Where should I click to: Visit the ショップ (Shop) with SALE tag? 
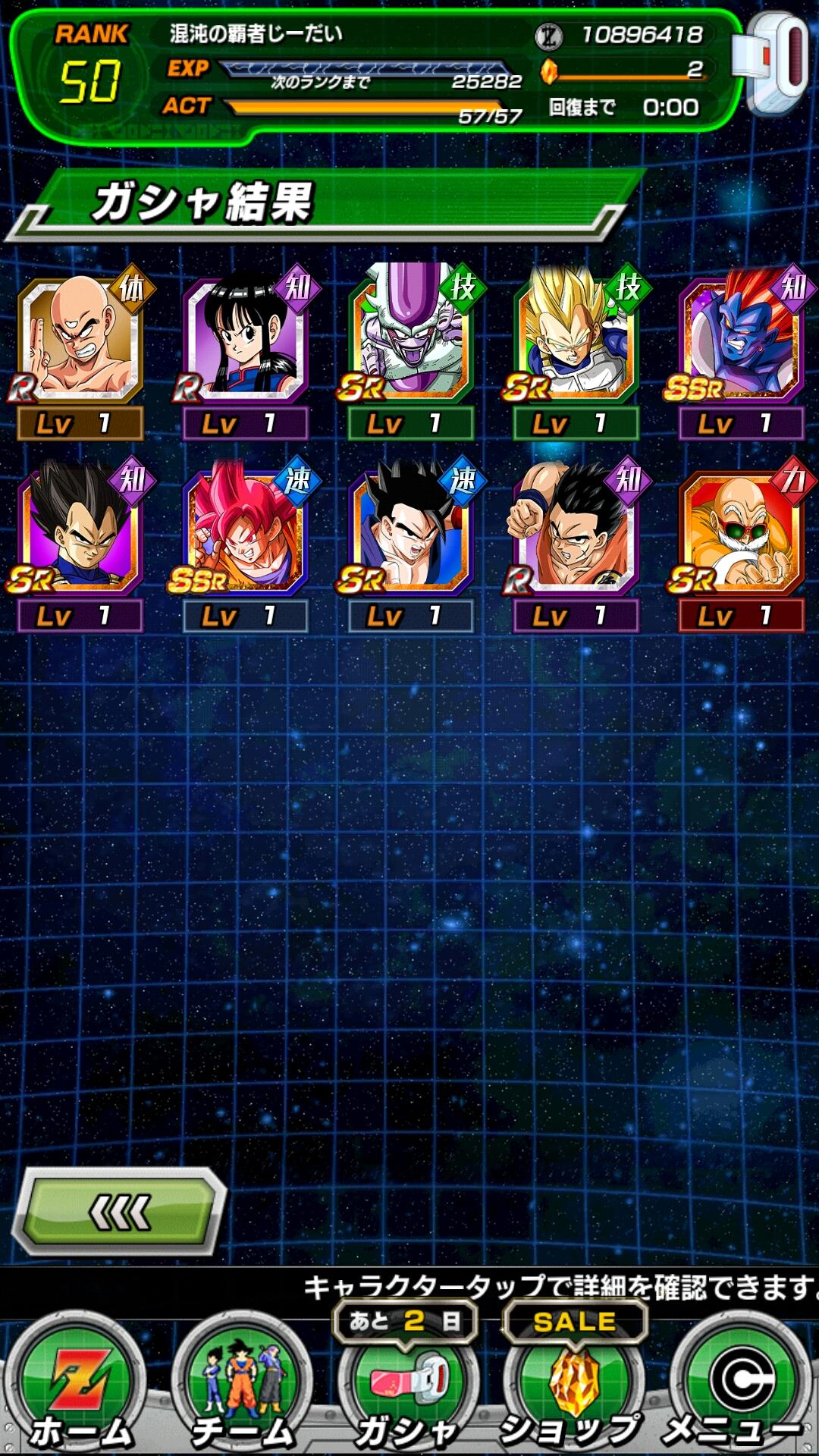(x=573, y=1388)
